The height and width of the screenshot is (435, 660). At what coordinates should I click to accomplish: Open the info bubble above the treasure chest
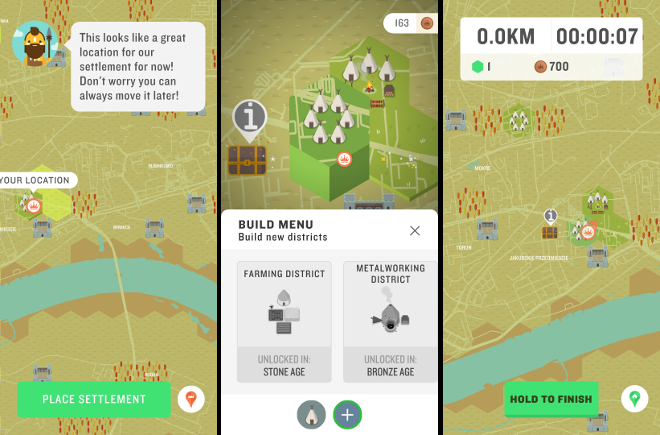(x=250, y=120)
